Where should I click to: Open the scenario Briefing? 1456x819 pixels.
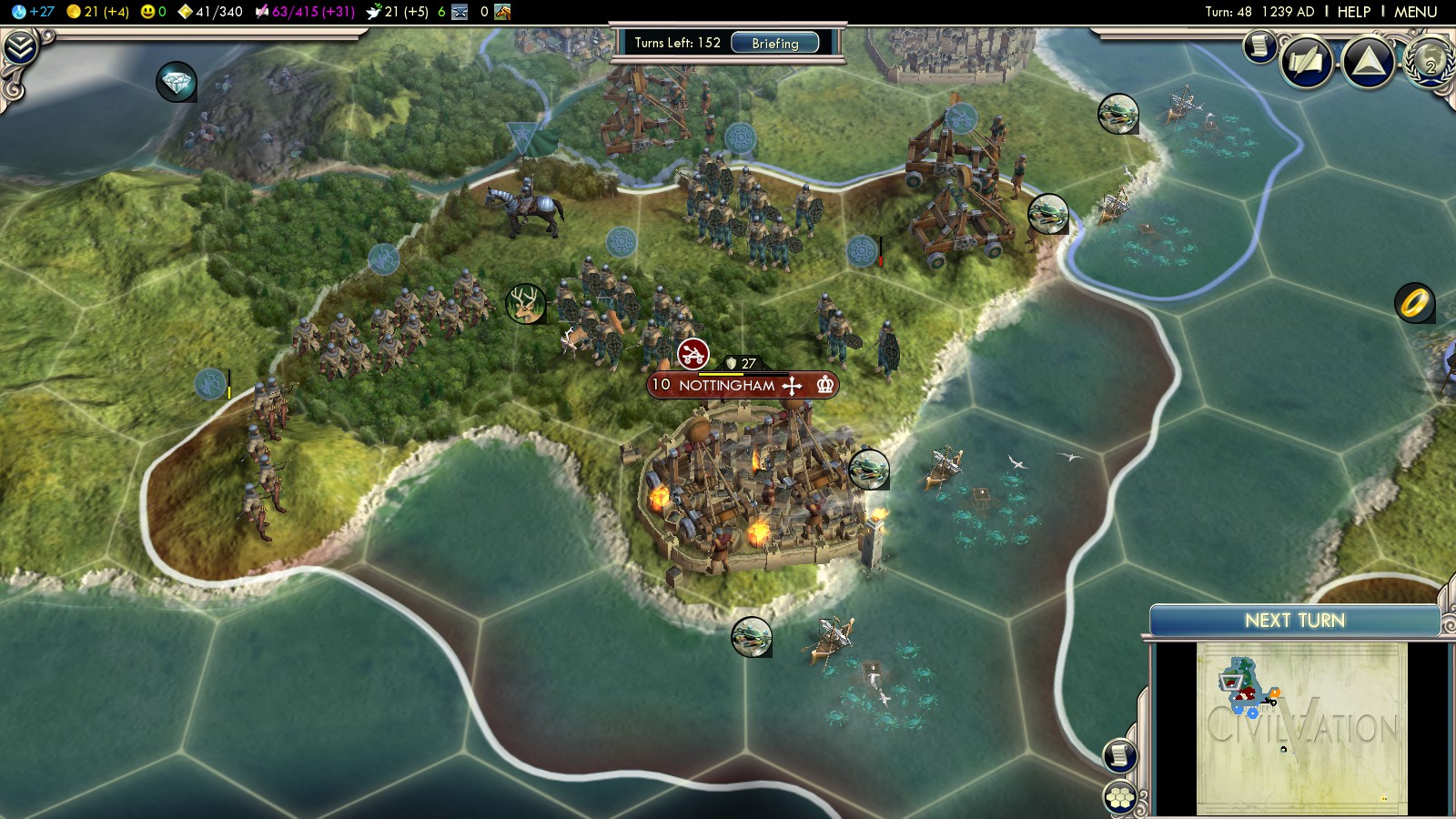(x=774, y=43)
